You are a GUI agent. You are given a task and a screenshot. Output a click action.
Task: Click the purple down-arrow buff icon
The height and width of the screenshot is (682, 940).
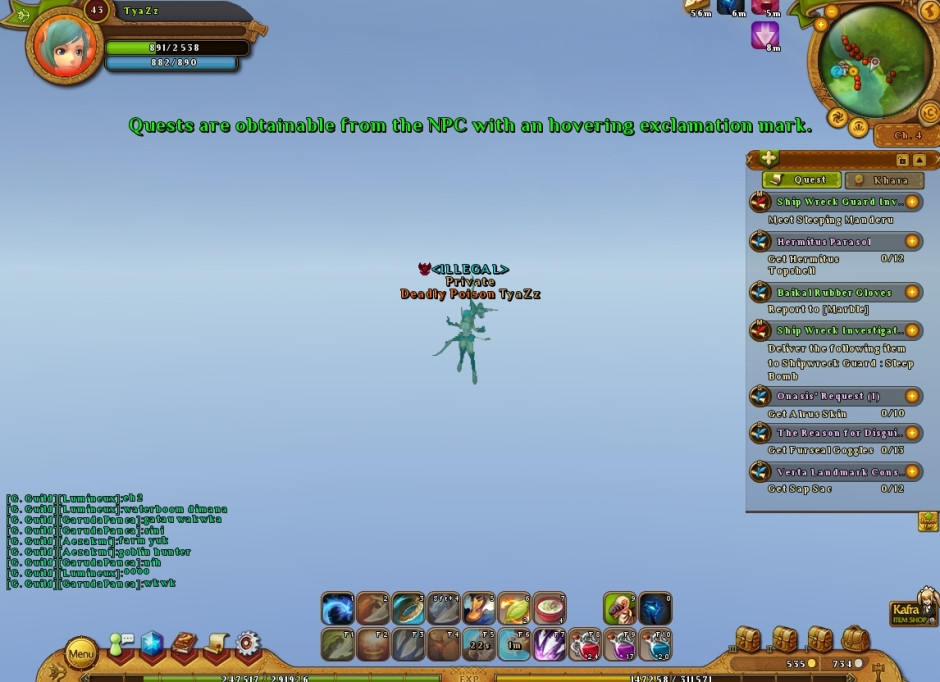point(765,36)
